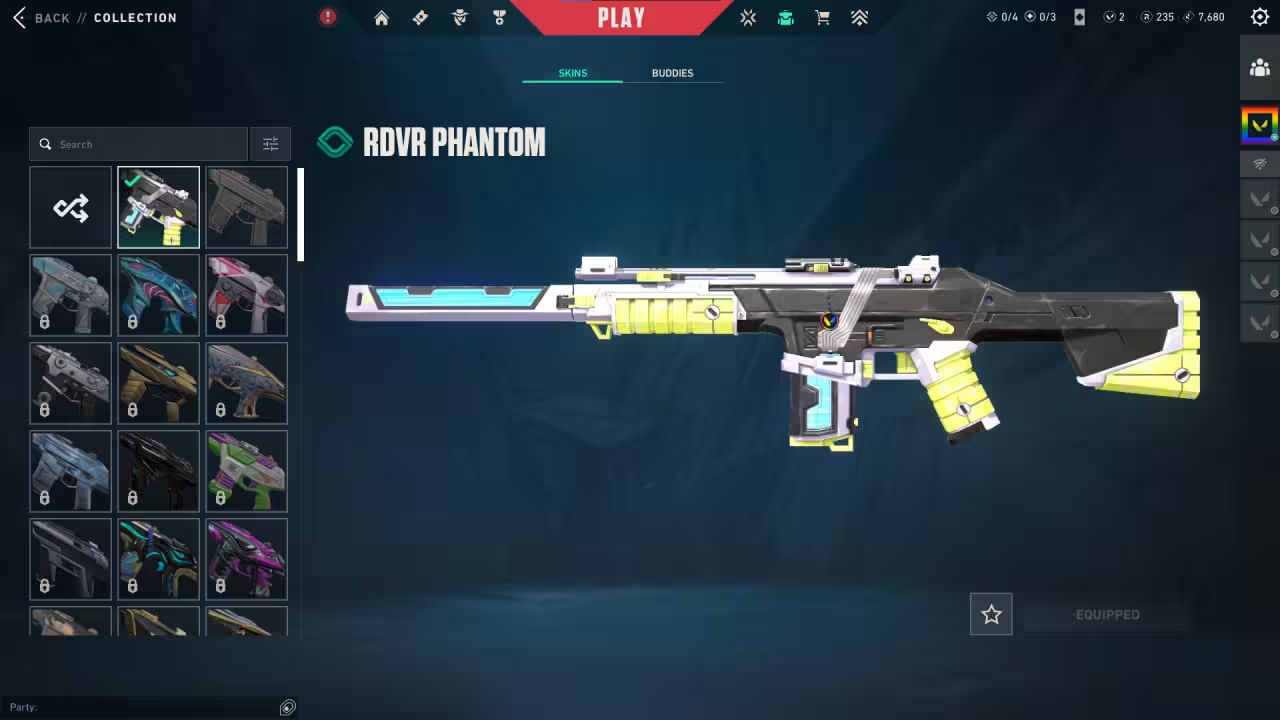The image size is (1280, 720).
Task: Pick the default dark Phantom skin
Action: click(246, 208)
